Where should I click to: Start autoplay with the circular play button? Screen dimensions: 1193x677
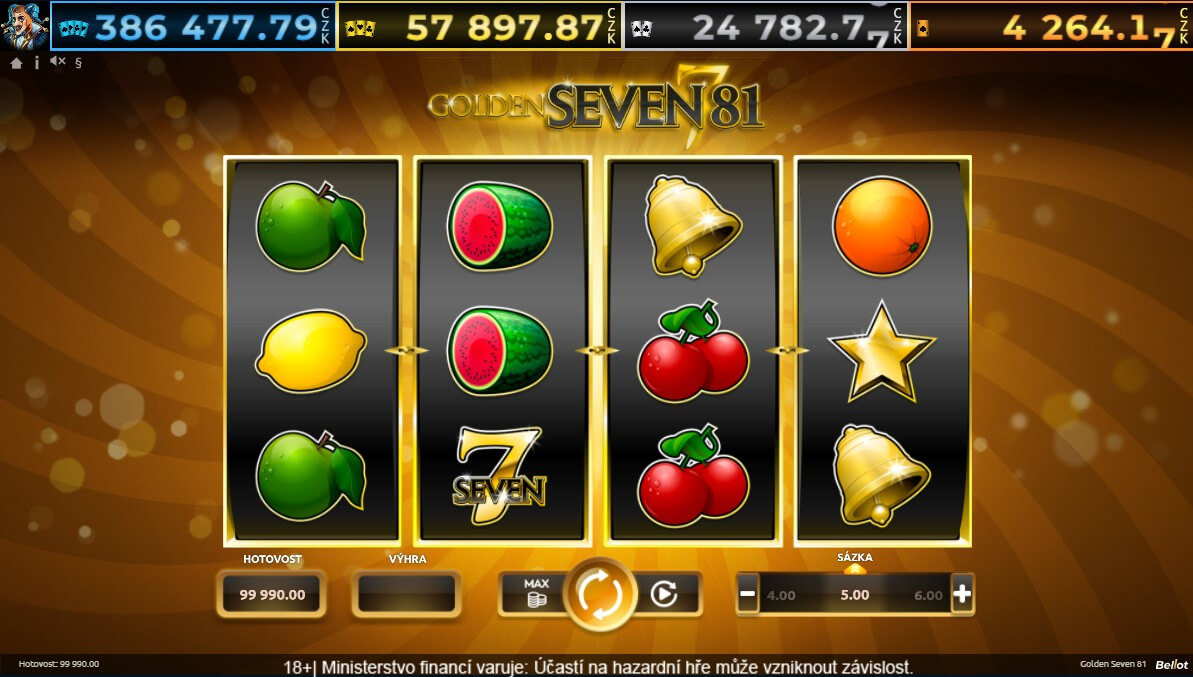coord(663,594)
